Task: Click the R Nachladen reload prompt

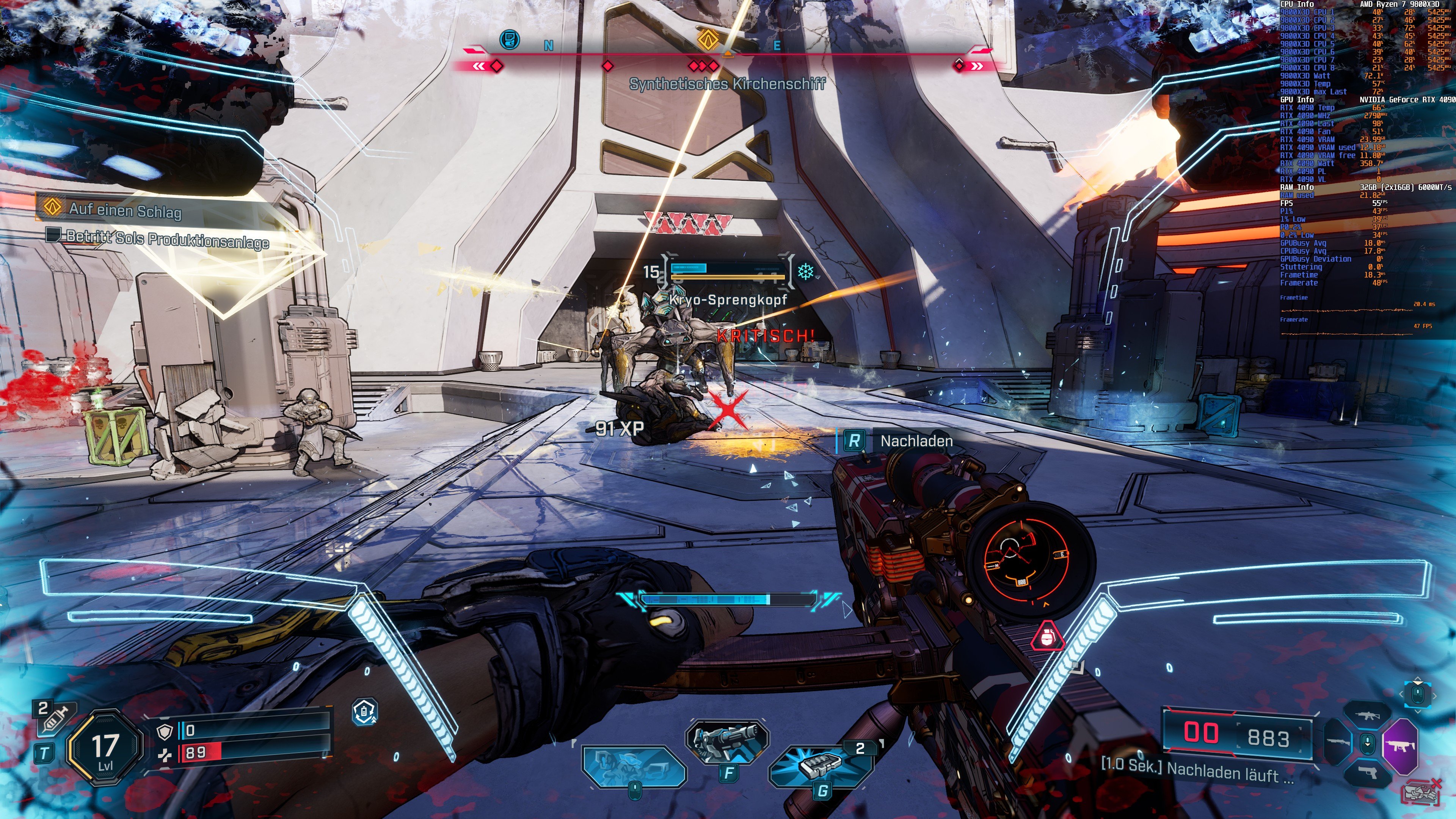Action: (x=882, y=440)
